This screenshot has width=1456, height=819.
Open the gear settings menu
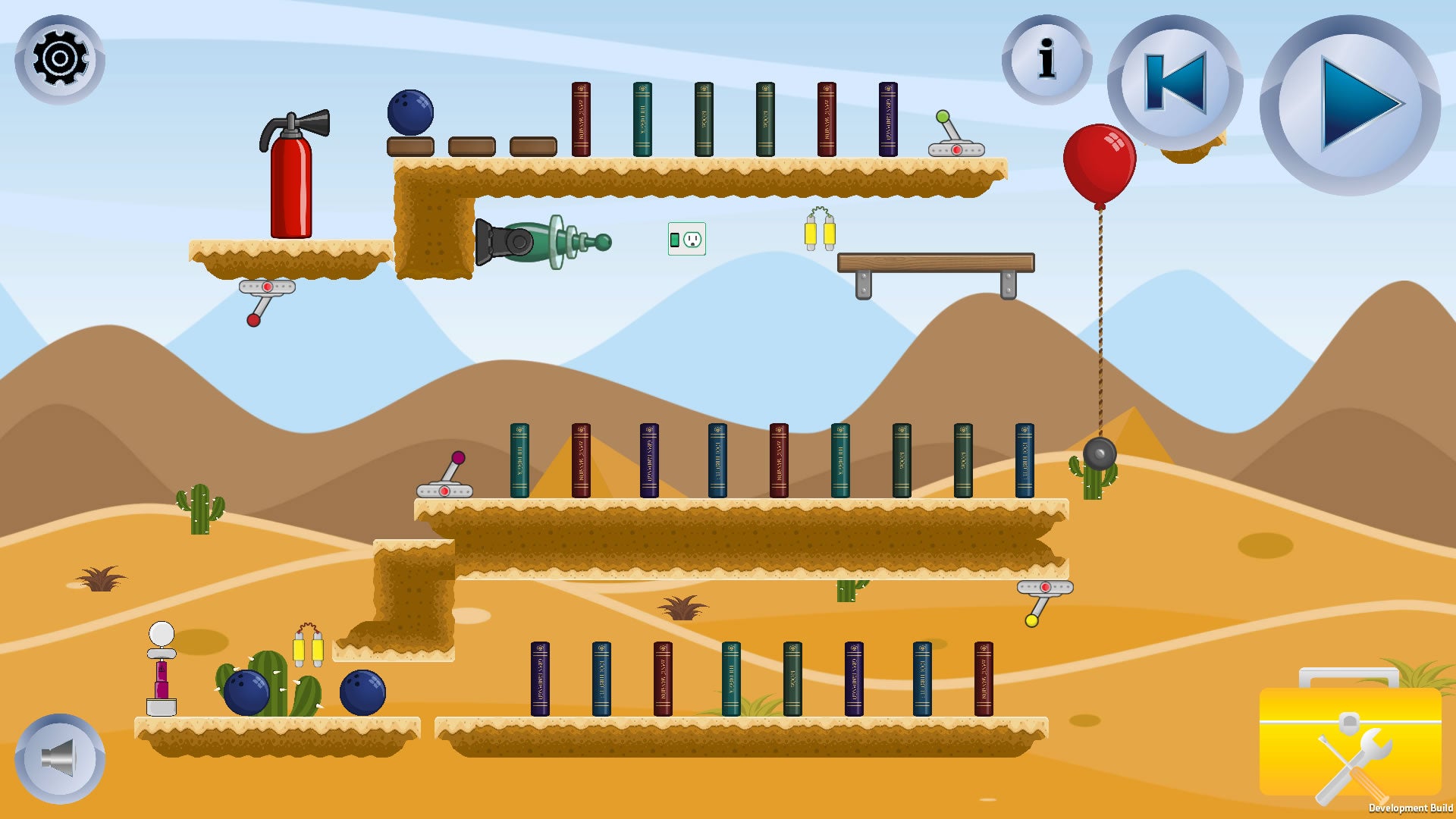coord(60,59)
